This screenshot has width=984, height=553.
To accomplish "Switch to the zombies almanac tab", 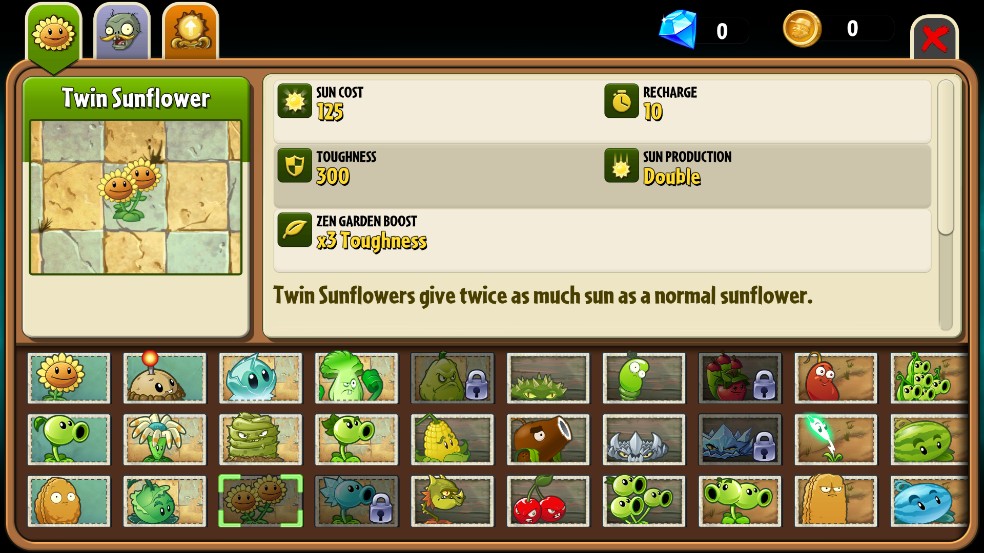I will pyautogui.click(x=122, y=32).
